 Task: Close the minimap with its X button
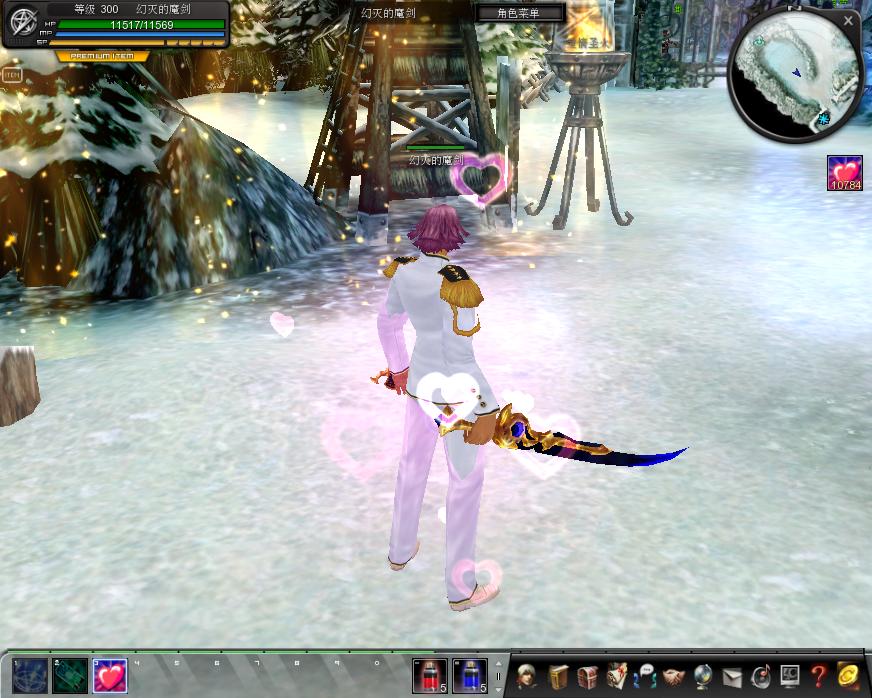848,20
